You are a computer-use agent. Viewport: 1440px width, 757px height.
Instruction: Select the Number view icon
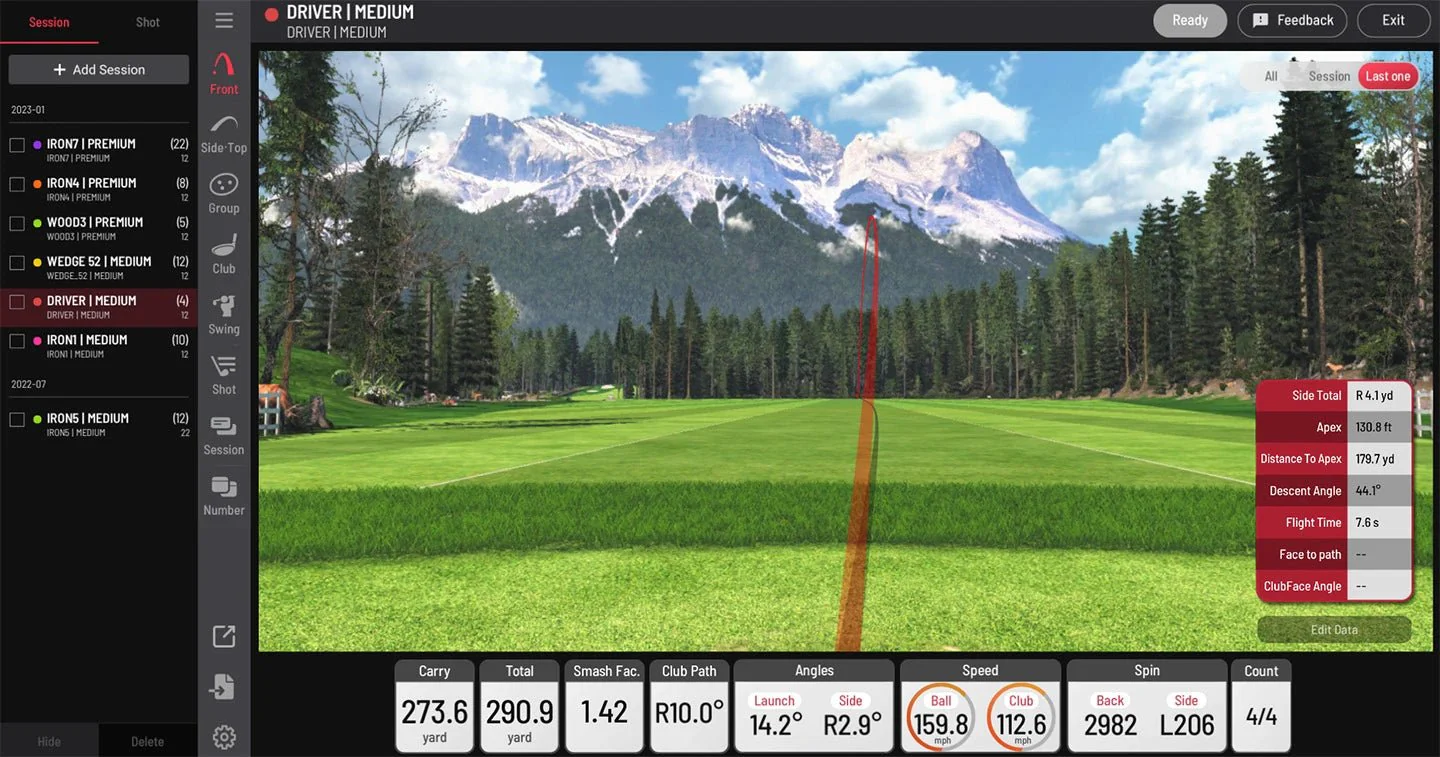[x=223, y=494]
